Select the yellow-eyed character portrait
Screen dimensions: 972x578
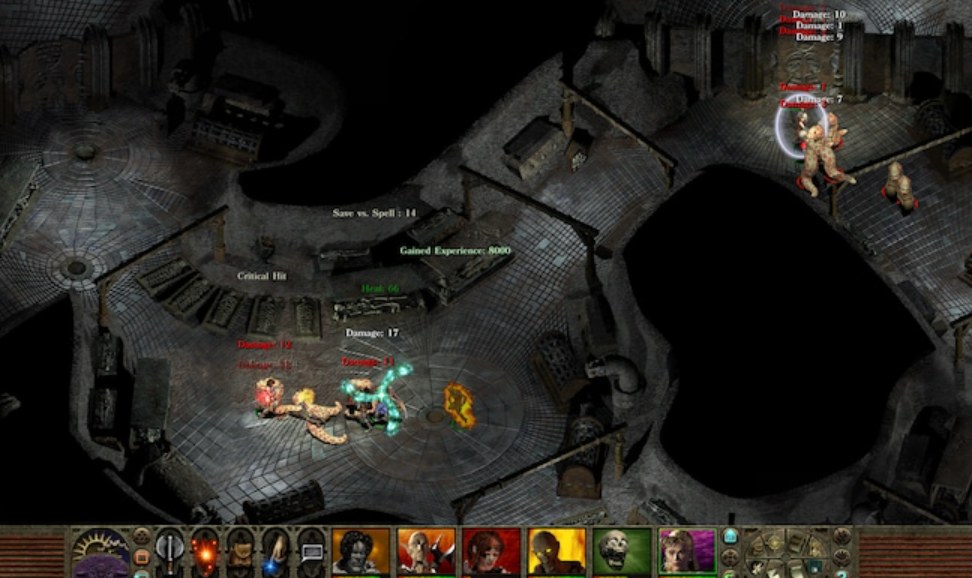tap(556, 551)
